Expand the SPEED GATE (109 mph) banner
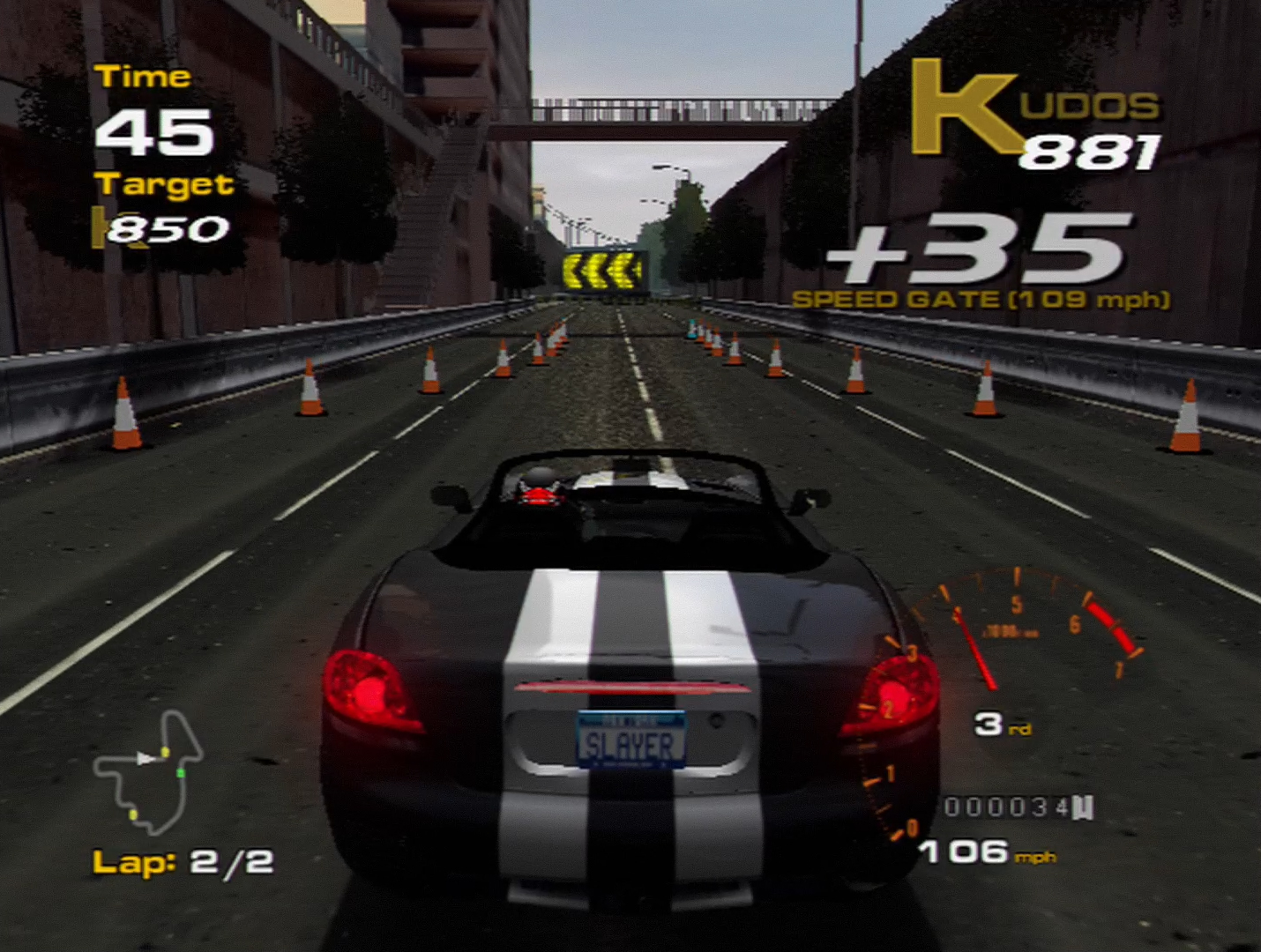1261x952 pixels. (x=981, y=300)
